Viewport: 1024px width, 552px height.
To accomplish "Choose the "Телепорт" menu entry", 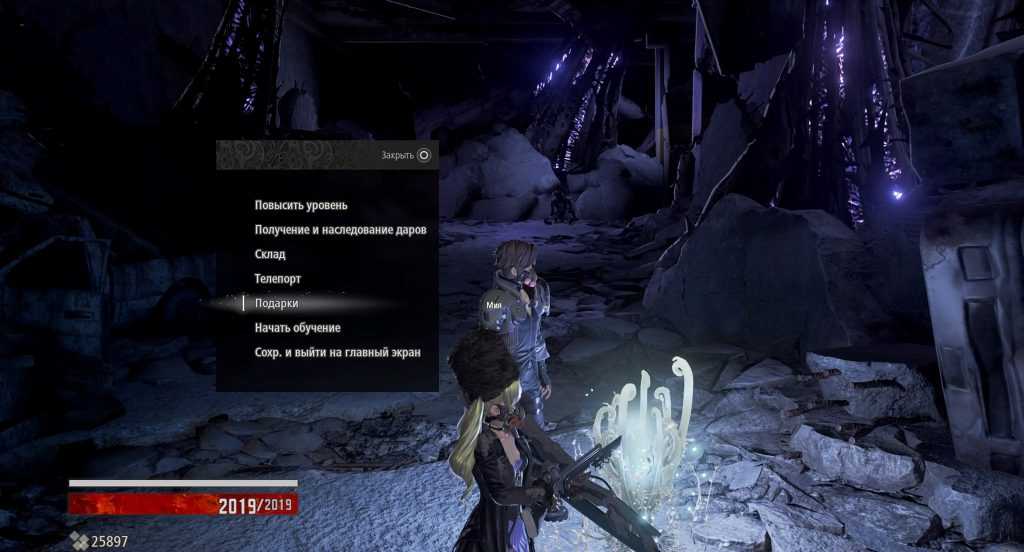I will click(x=278, y=279).
